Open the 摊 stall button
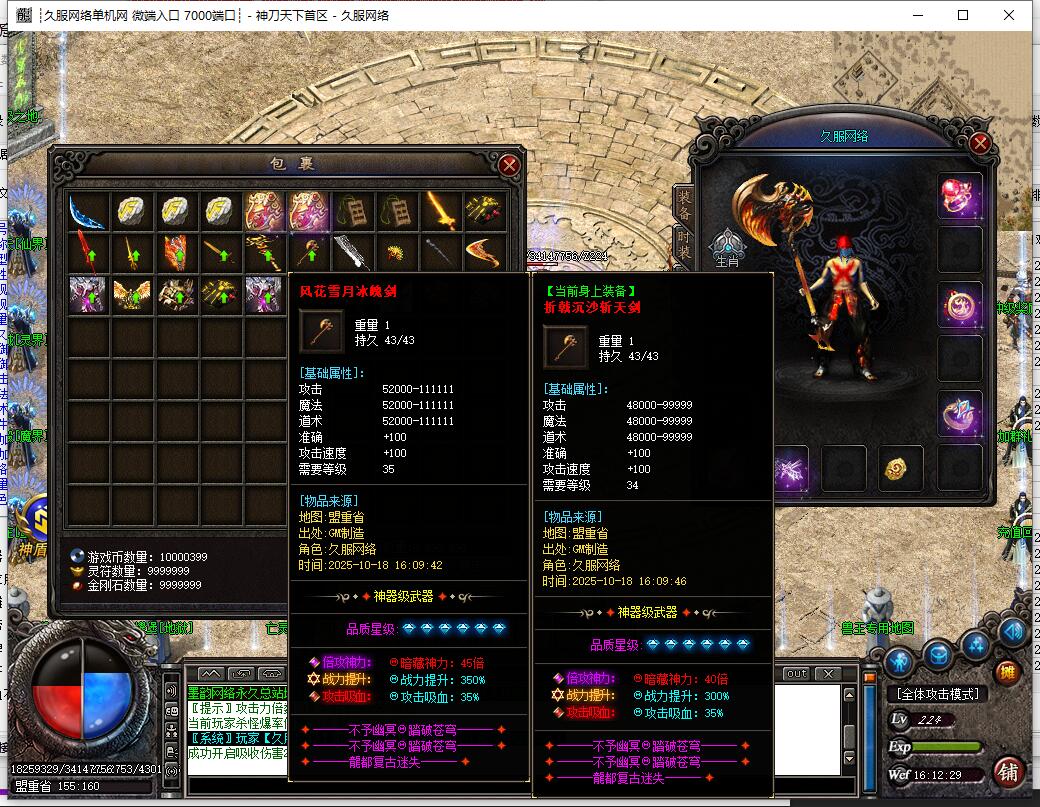 1008,673
